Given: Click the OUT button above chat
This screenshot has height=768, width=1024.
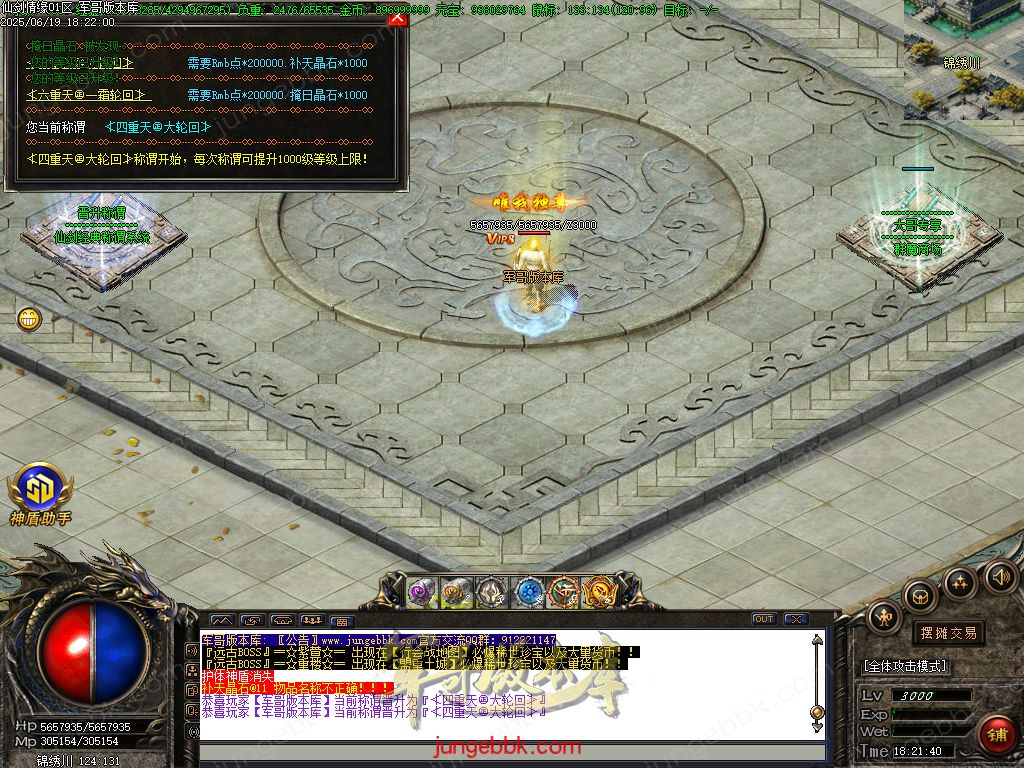Looking at the screenshot, I should pyautogui.click(x=764, y=619).
